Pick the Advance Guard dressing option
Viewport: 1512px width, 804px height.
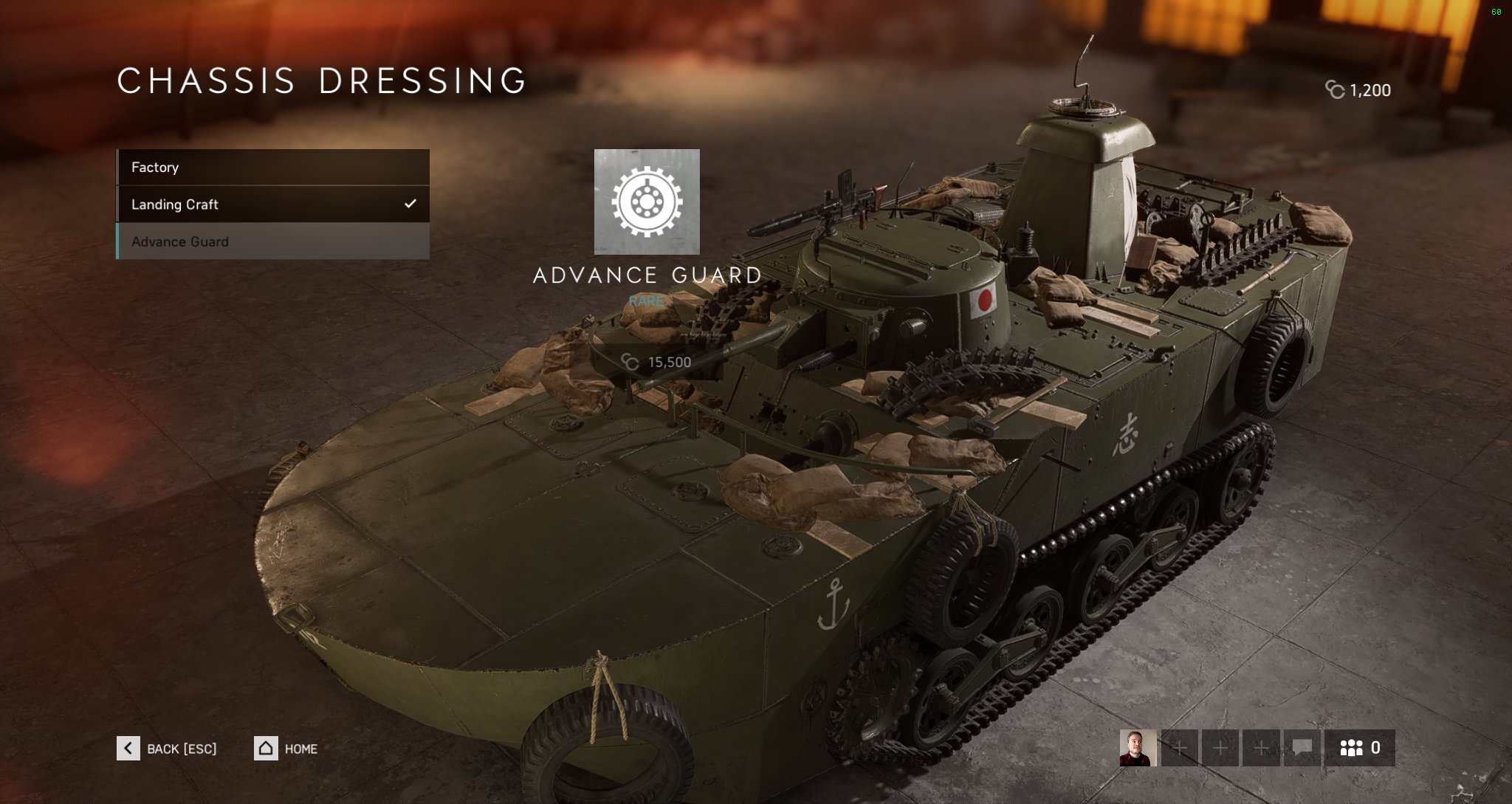click(x=272, y=241)
